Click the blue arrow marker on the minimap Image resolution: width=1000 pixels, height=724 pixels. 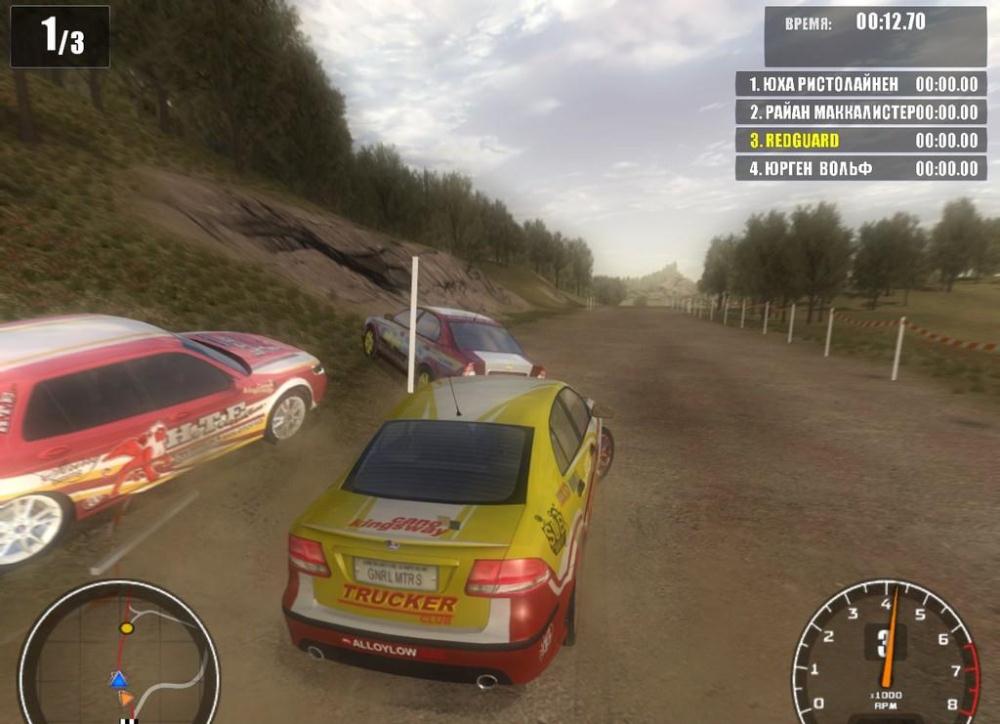(118, 680)
